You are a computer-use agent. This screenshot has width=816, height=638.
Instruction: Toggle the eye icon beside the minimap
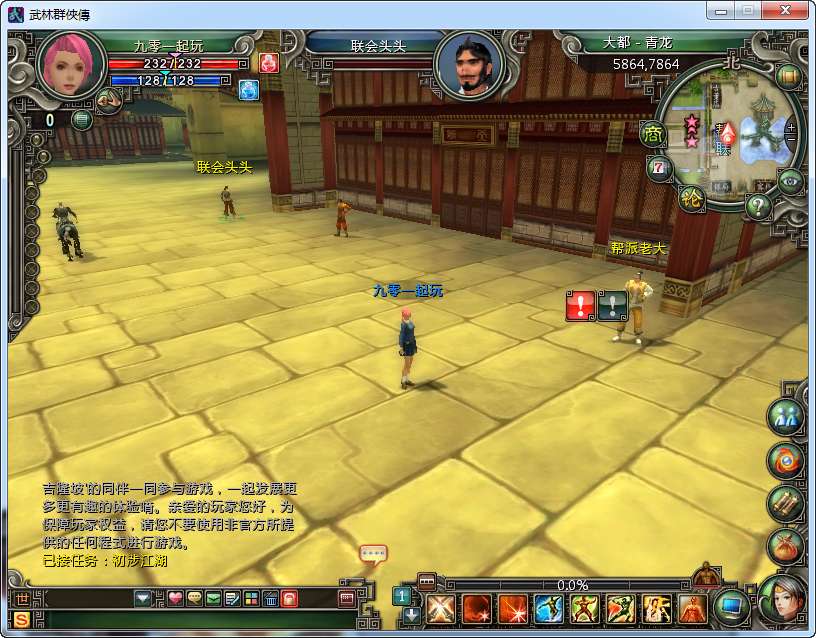tap(791, 180)
